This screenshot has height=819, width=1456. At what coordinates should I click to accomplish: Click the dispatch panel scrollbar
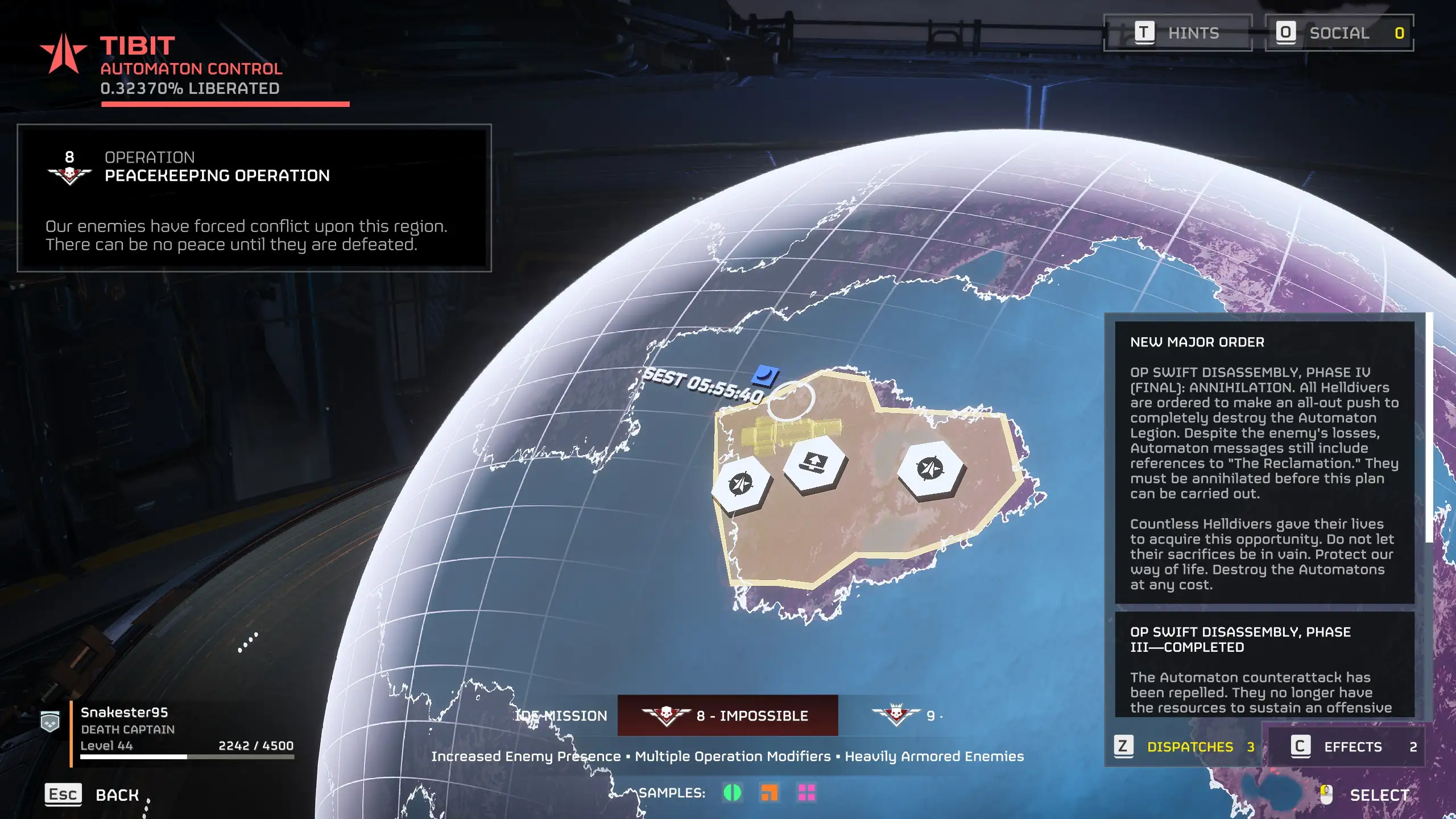coord(1429,428)
